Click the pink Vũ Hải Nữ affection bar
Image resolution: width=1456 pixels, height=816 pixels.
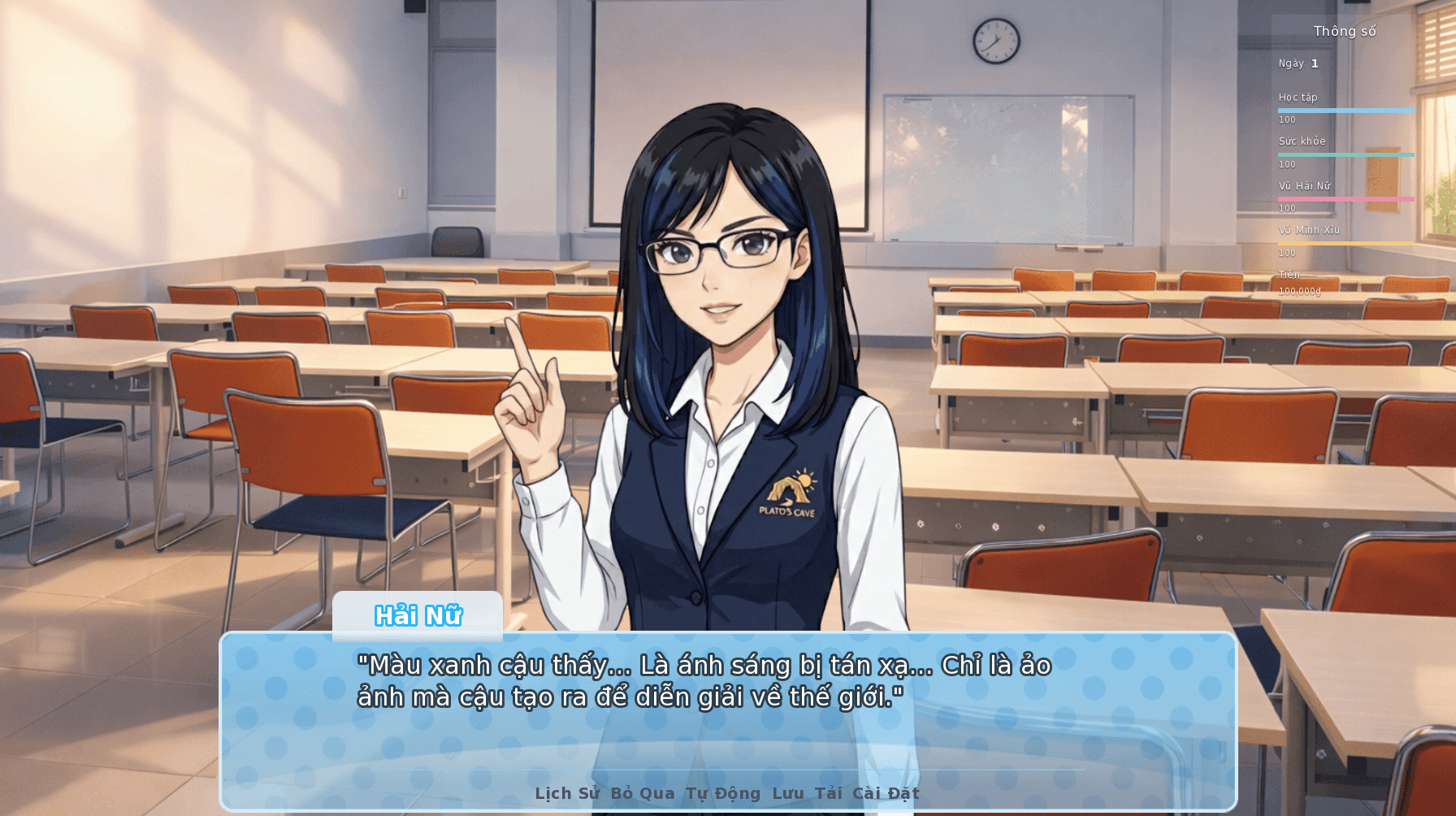1346,199
